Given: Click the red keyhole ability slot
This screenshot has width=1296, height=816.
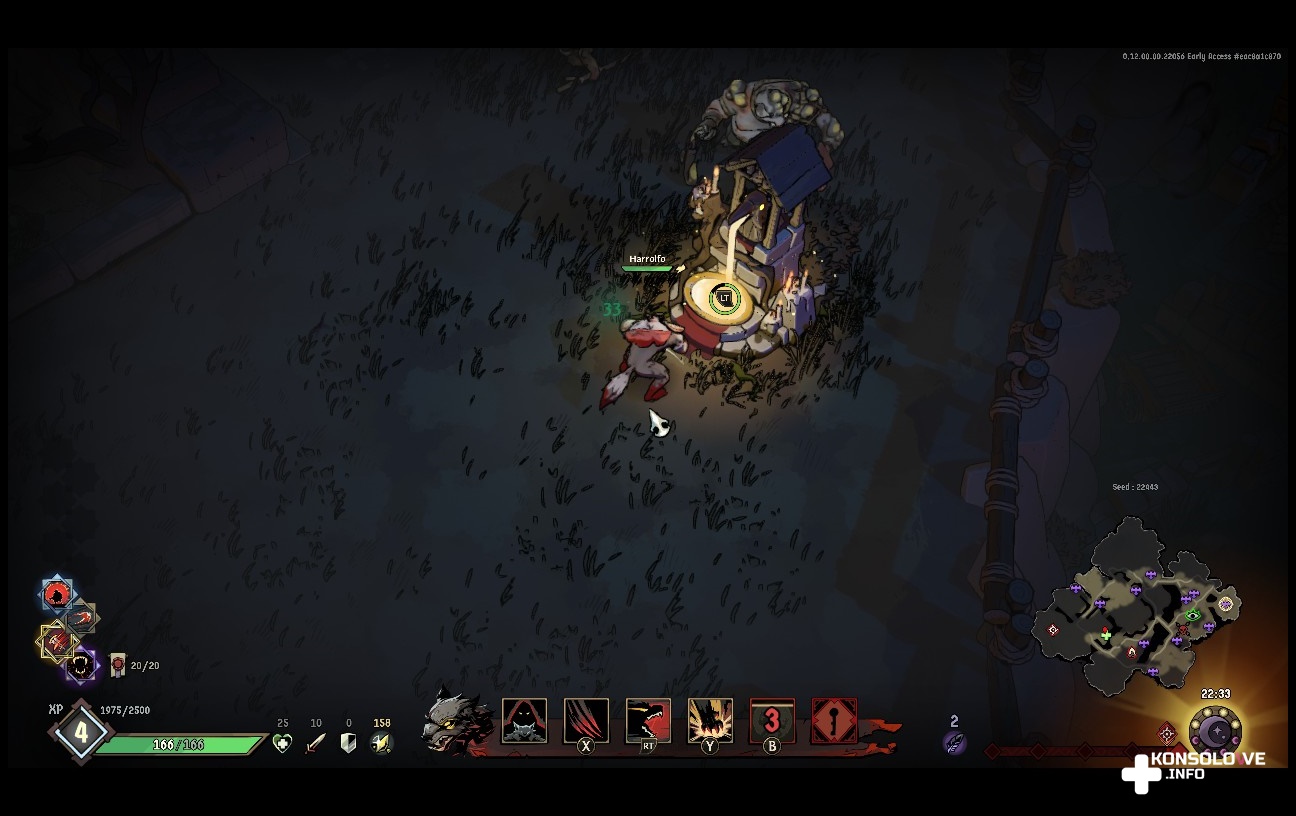Looking at the screenshot, I should click(834, 720).
